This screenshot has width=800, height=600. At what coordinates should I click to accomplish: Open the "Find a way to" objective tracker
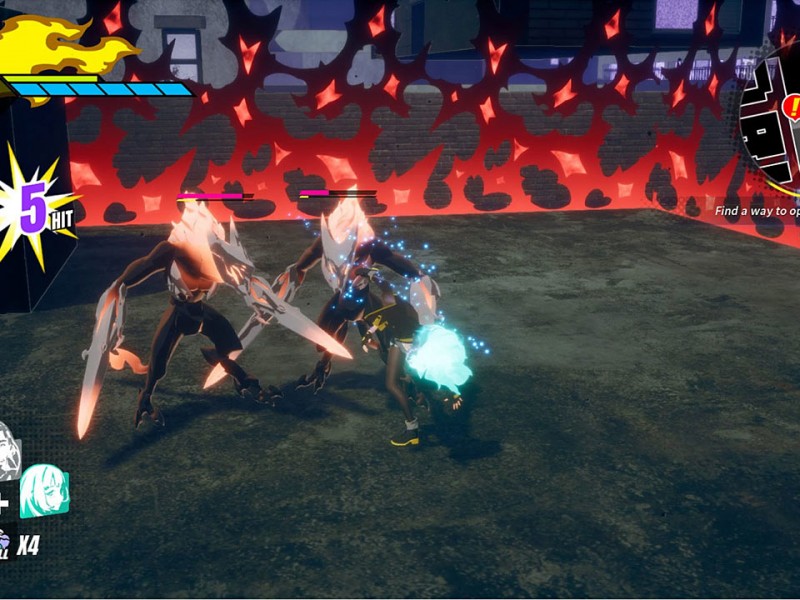[x=757, y=211]
